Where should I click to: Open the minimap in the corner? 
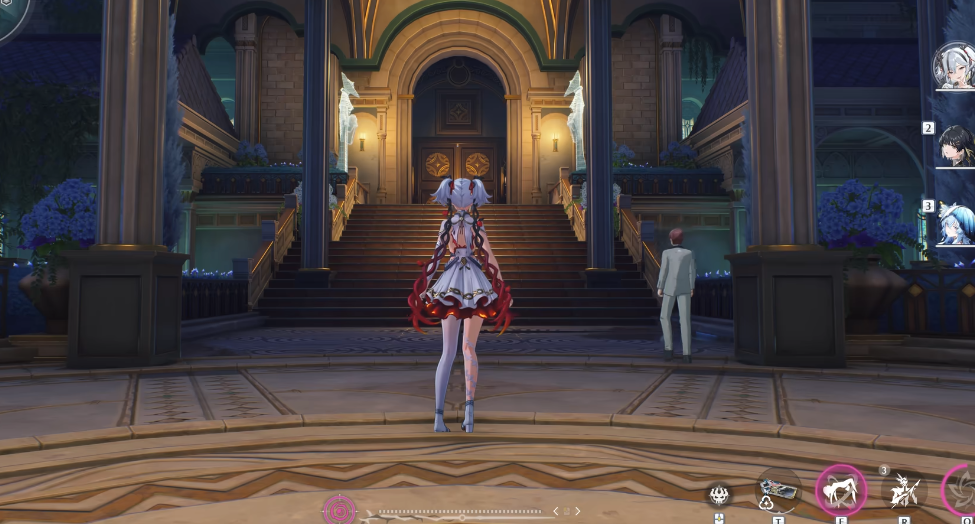point(12,14)
